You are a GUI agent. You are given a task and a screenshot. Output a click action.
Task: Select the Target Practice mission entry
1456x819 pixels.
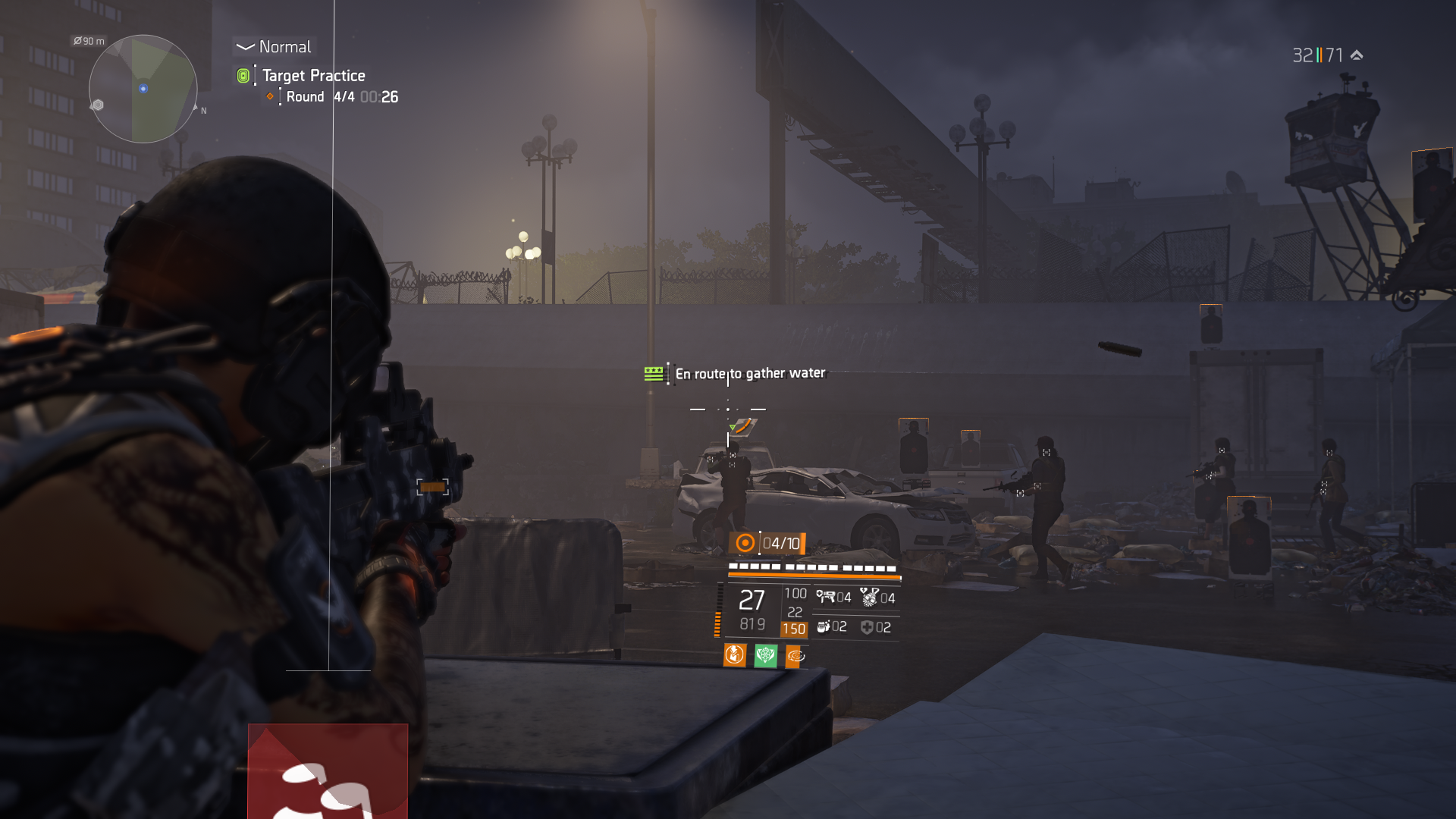tap(314, 75)
